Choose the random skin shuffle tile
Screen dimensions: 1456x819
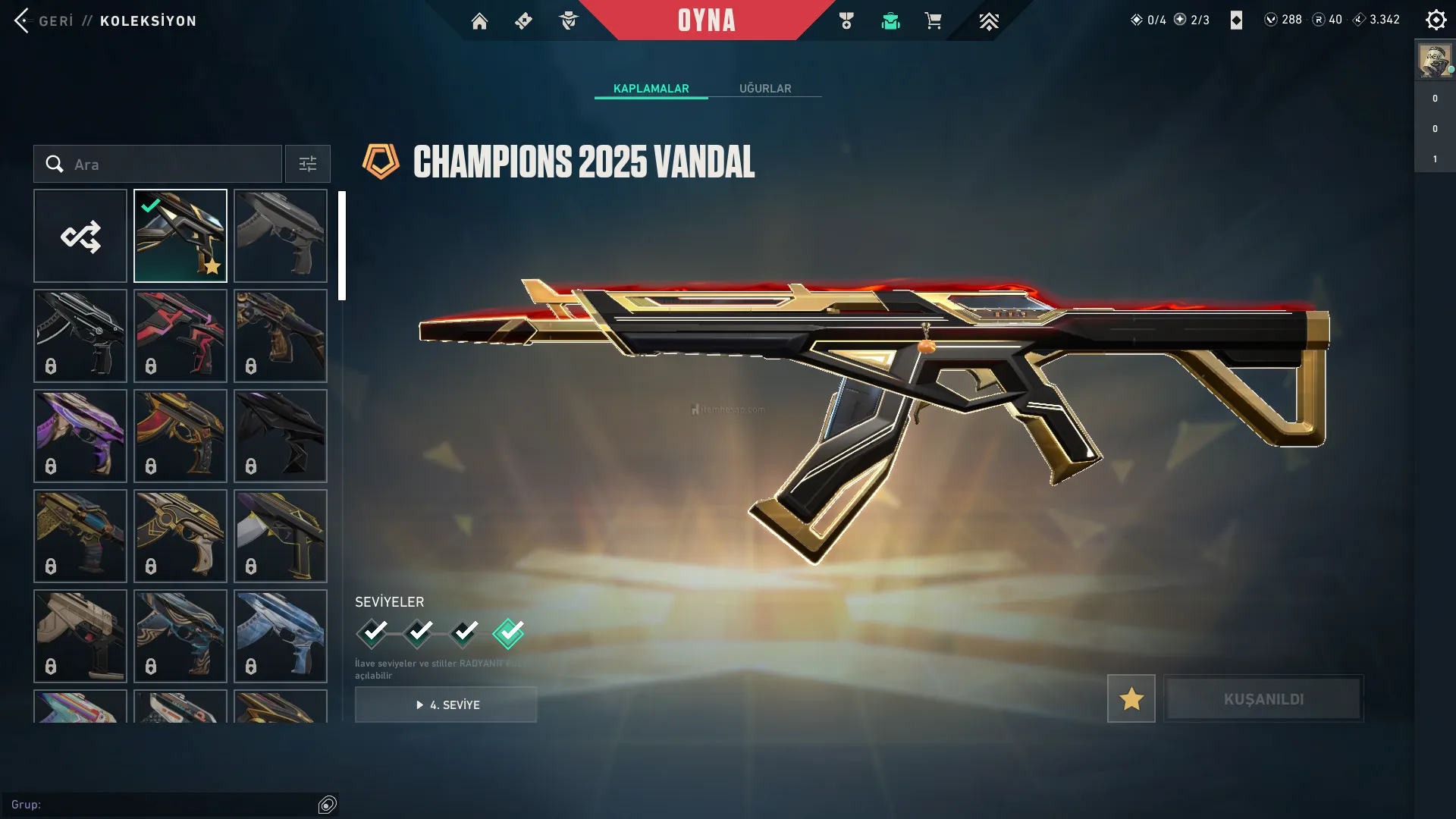[80, 236]
